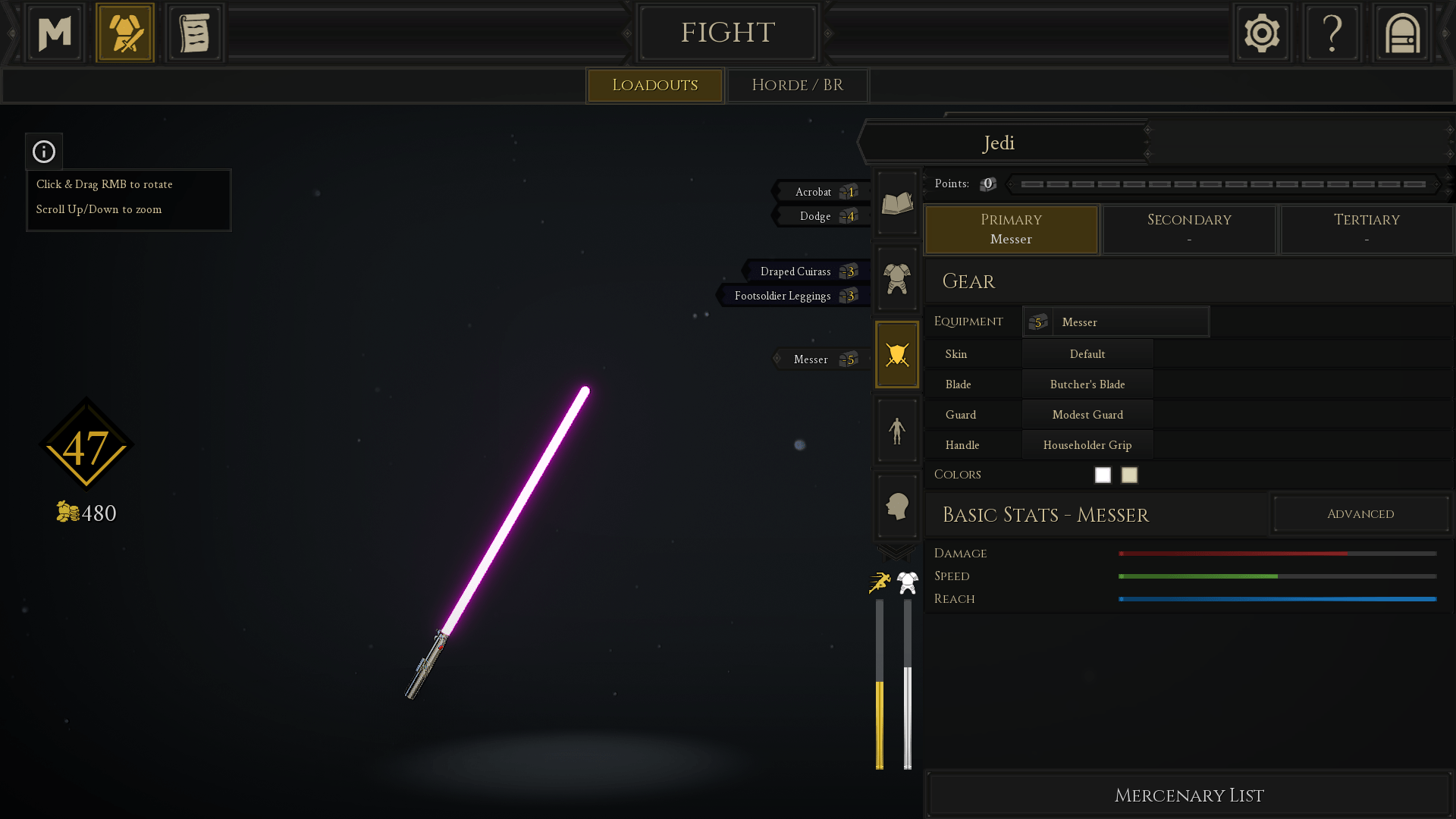Screen dimensions: 1456x819
Task: Select the torso armor category icon
Action: click(x=896, y=278)
